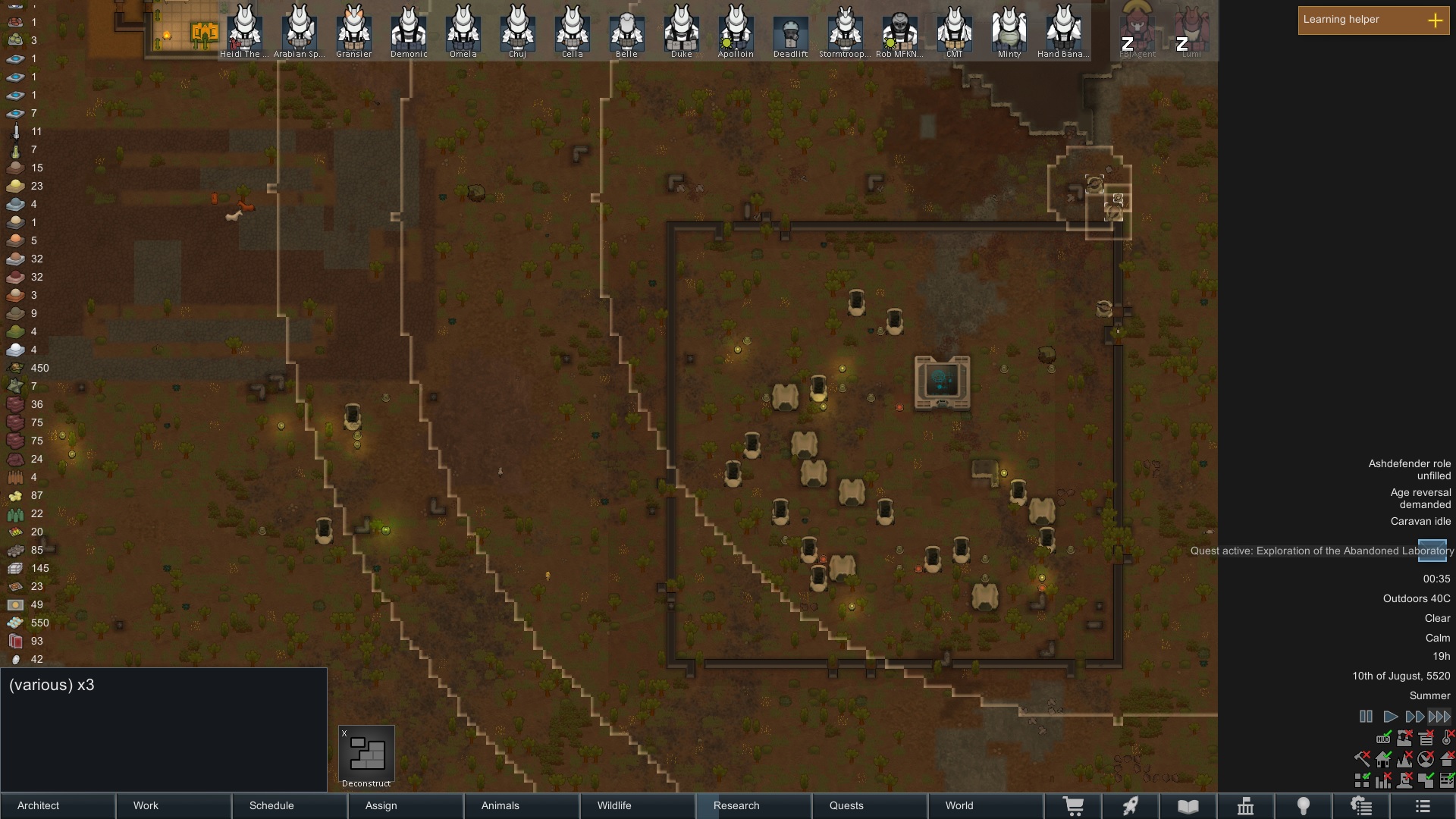1456x819 pixels.
Task: Switch to the Research tab
Action: 736,805
